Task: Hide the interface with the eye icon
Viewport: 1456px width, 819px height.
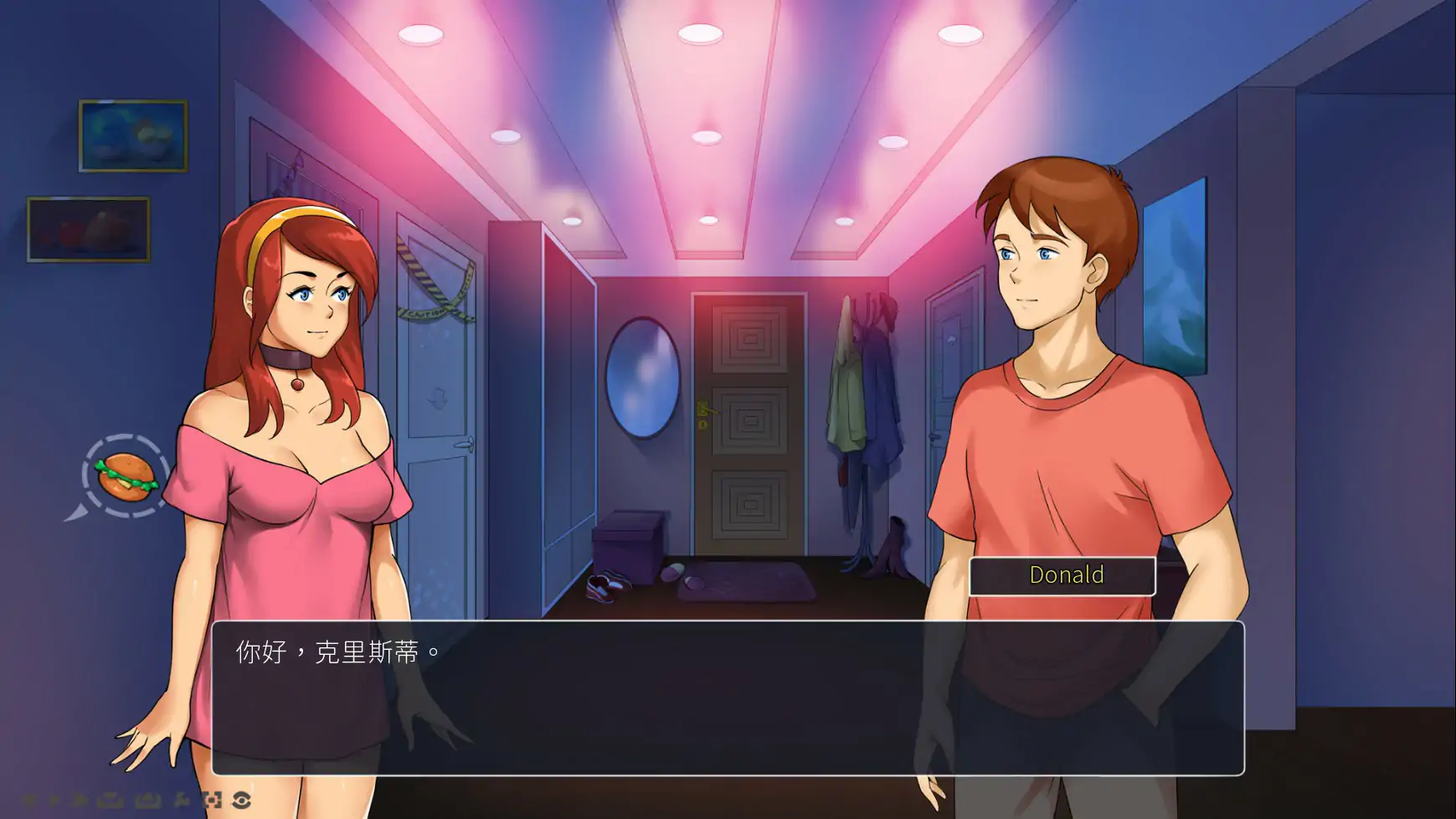Action: click(x=243, y=800)
